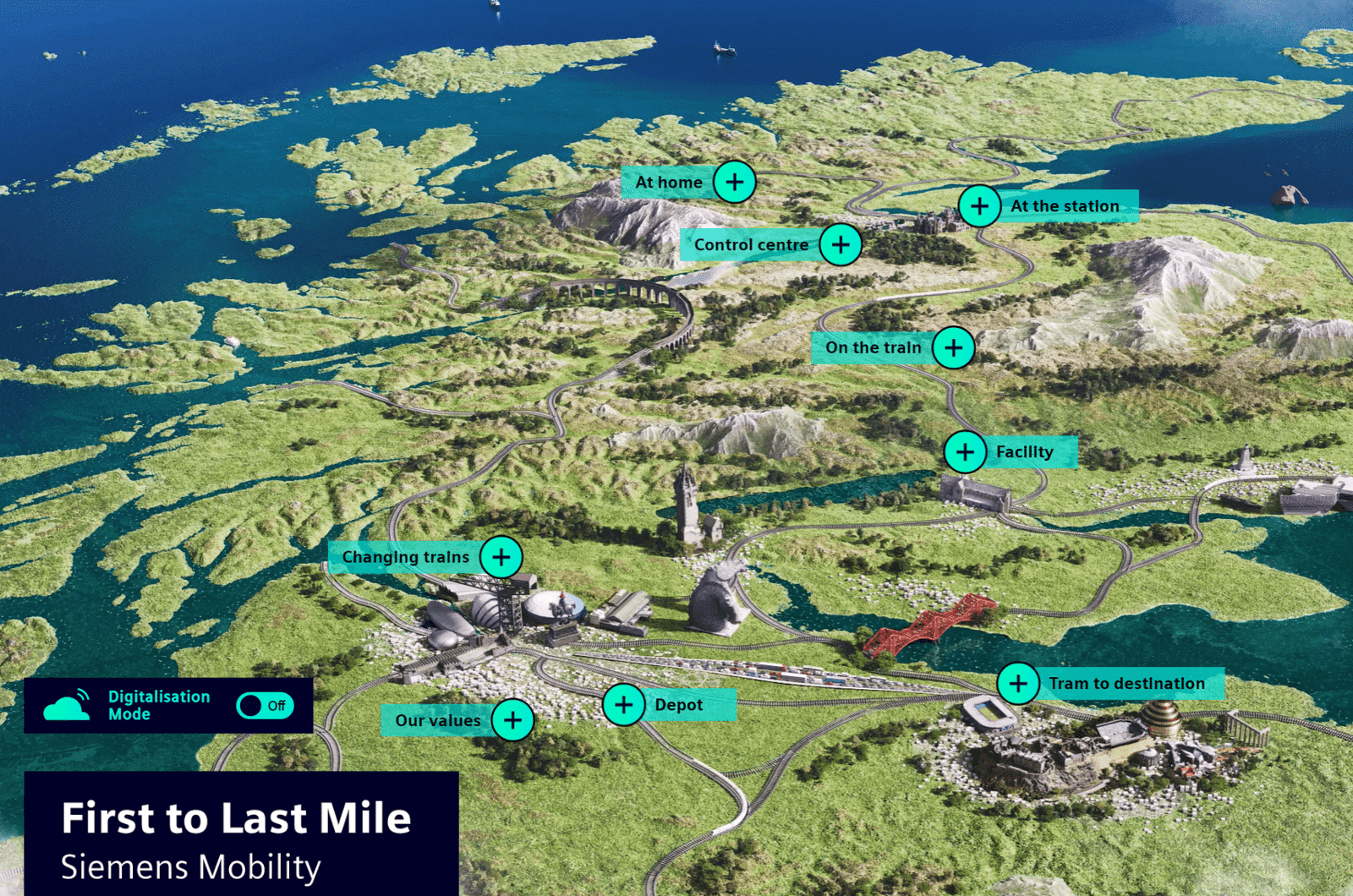The height and width of the screenshot is (896, 1353).
Task: Open the Depot plus hotspot
Action: [x=623, y=703]
